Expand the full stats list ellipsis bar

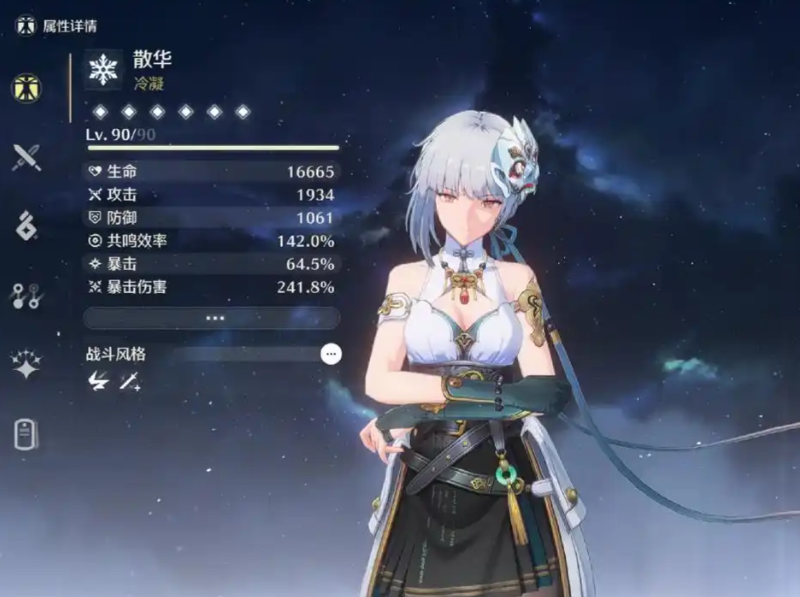coord(214,318)
